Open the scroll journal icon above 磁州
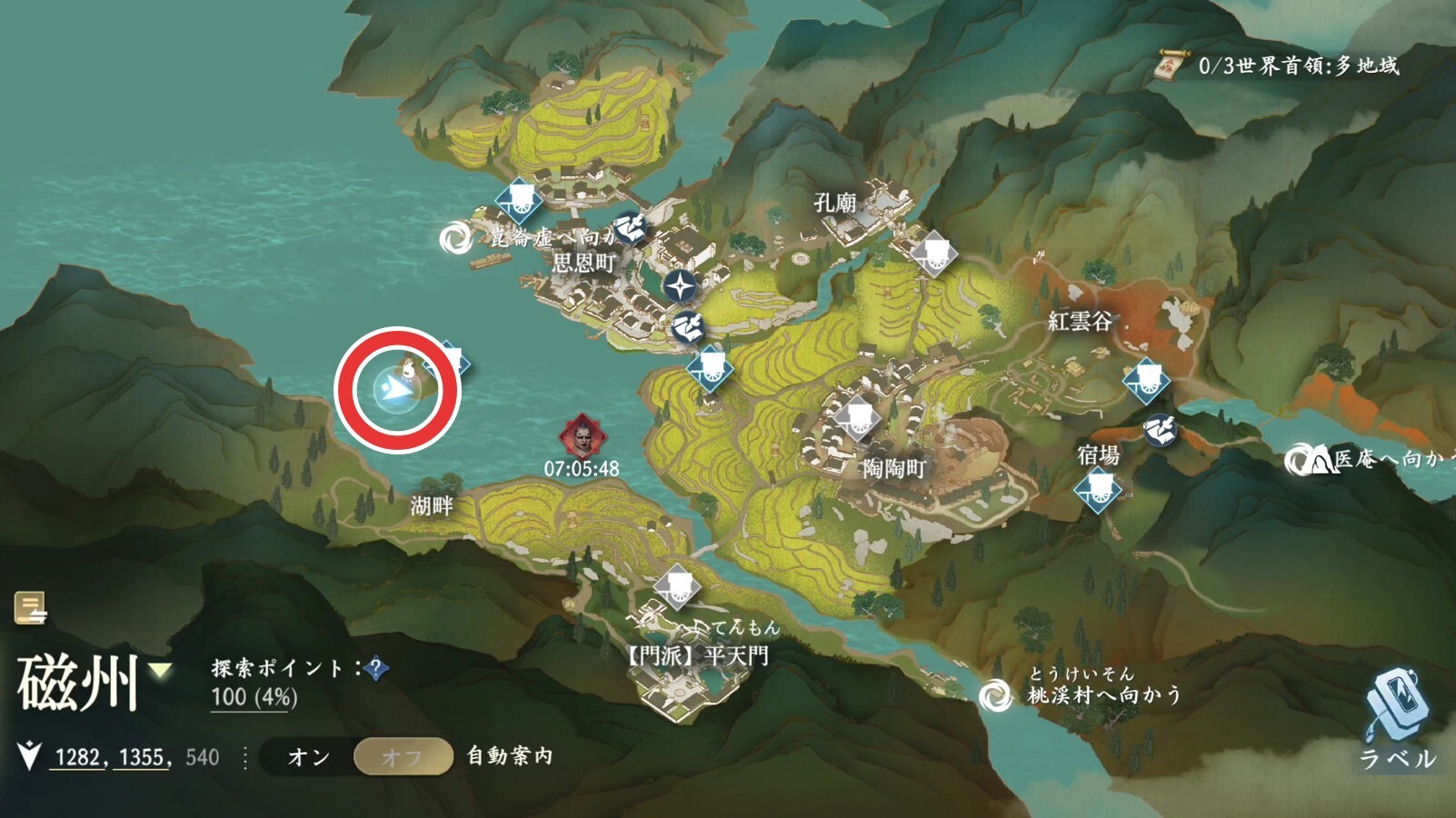Viewport: 1456px width, 818px height. (x=30, y=608)
